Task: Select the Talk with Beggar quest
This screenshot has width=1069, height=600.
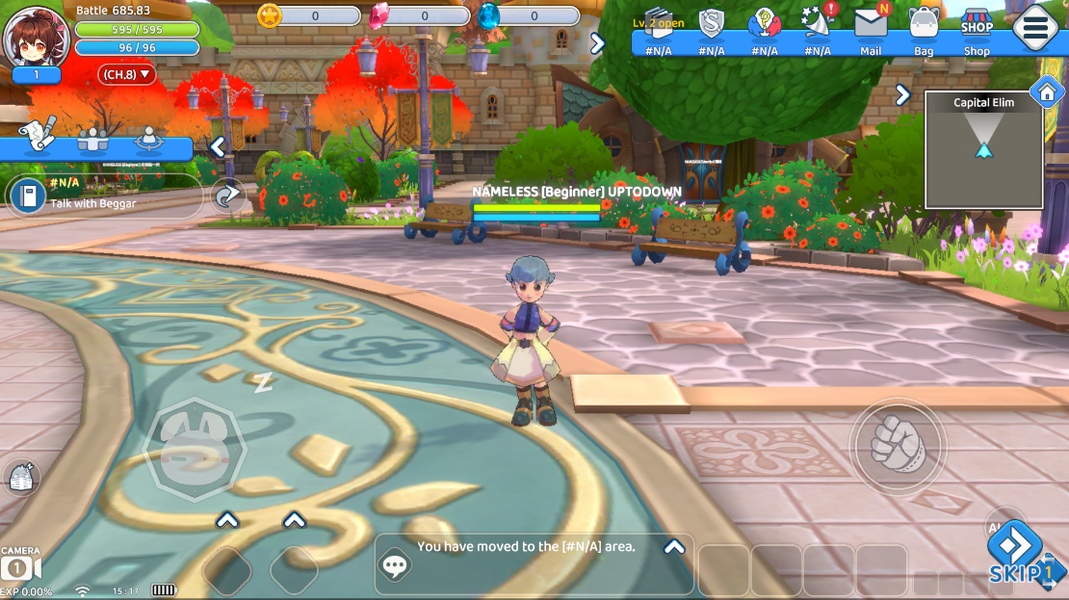Action: 100,194
